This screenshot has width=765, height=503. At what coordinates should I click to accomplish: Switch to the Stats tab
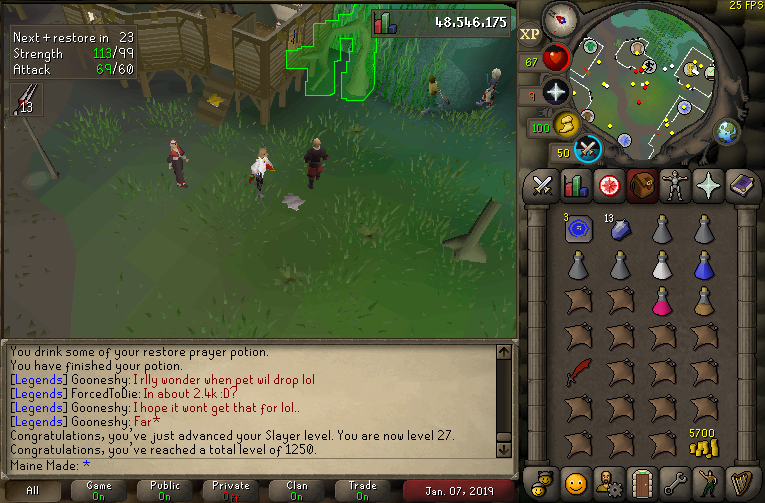[x=576, y=185]
